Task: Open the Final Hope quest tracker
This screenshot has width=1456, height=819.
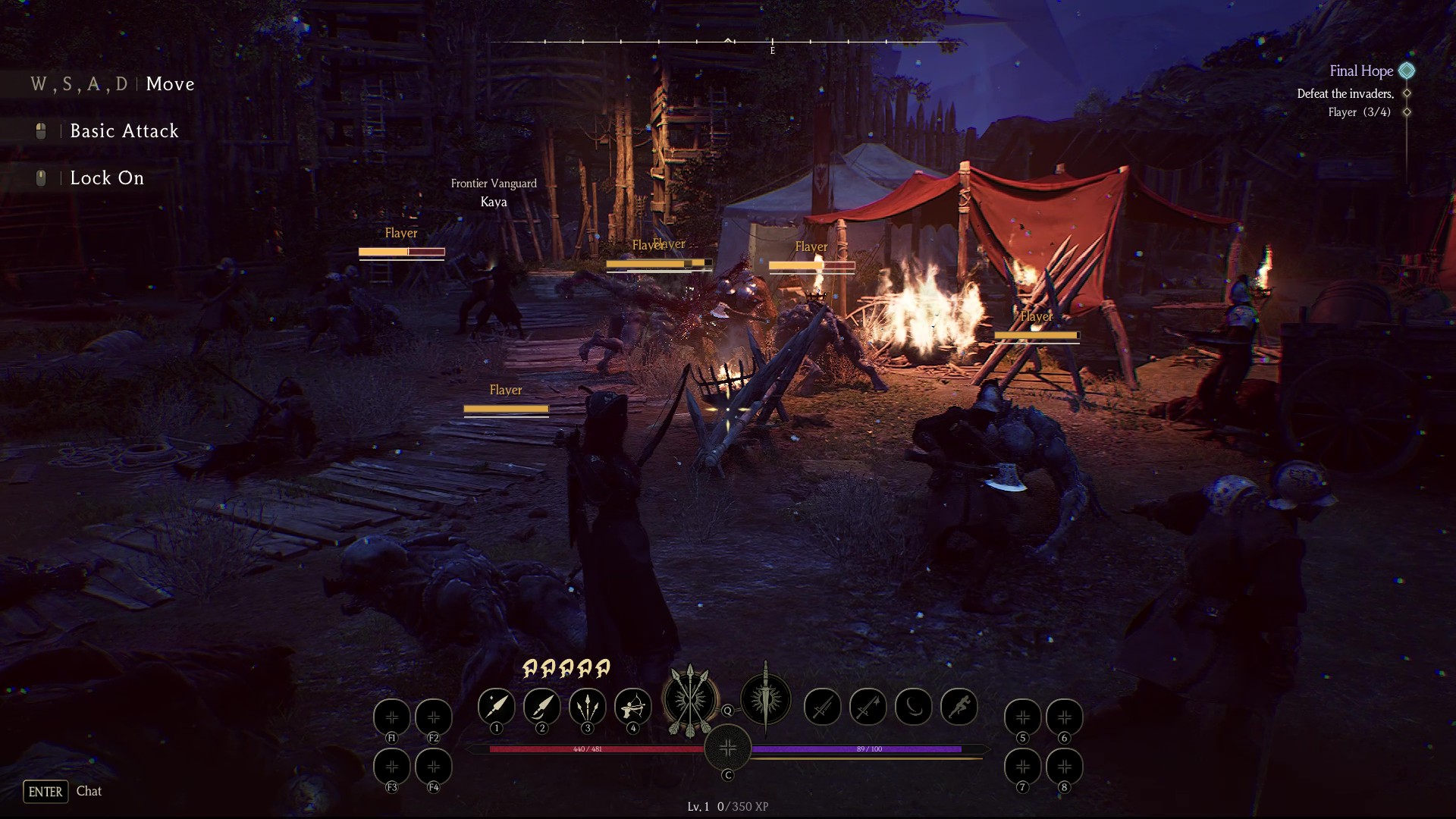Action: pos(1361,71)
